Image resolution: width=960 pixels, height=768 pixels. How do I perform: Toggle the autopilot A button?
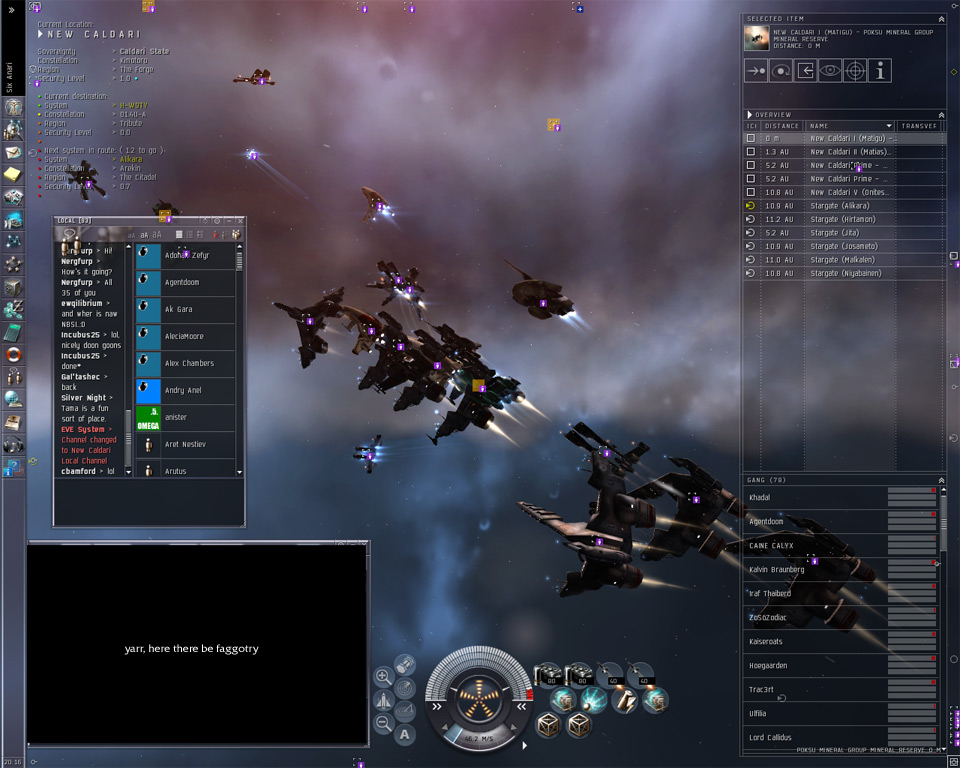(x=405, y=735)
